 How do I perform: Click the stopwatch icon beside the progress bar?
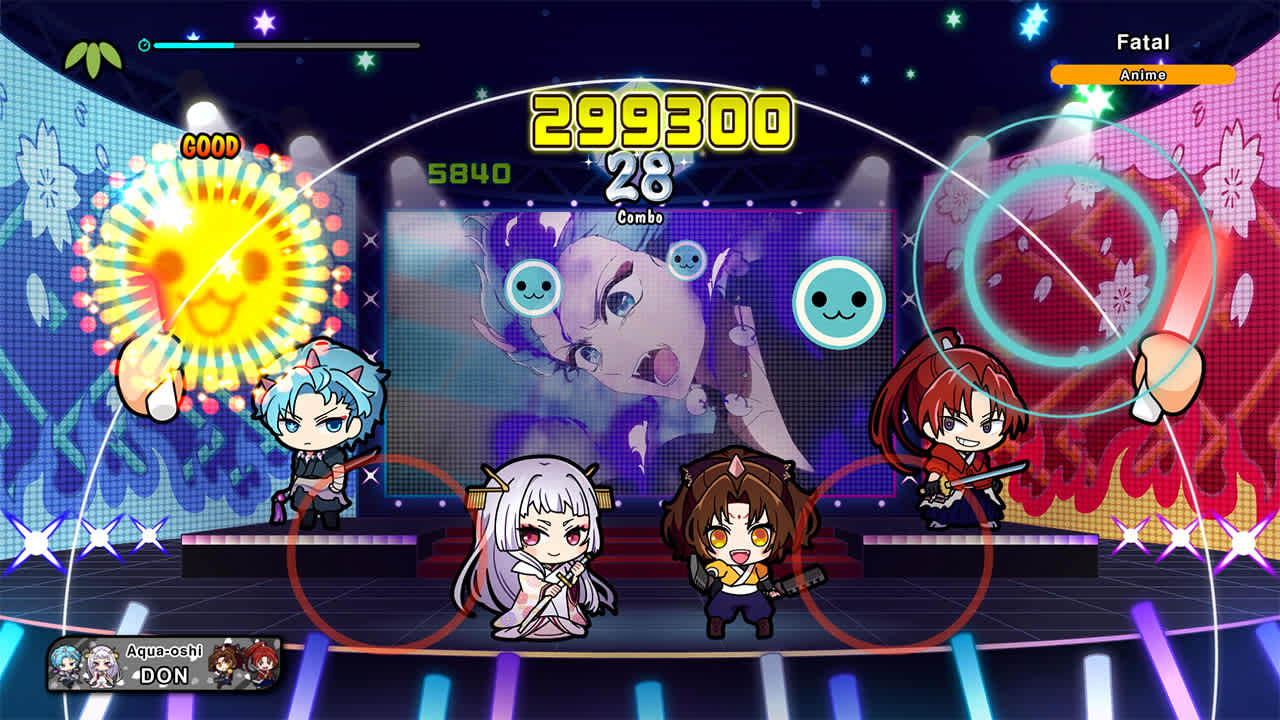[146, 43]
